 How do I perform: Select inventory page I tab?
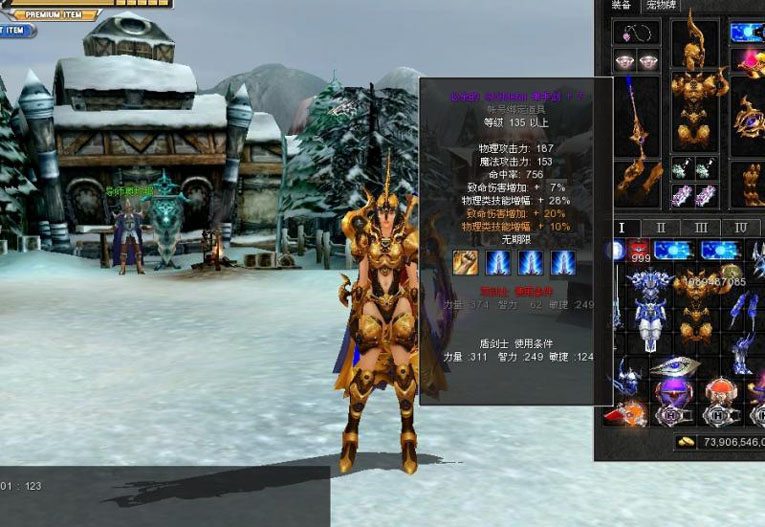point(622,228)
